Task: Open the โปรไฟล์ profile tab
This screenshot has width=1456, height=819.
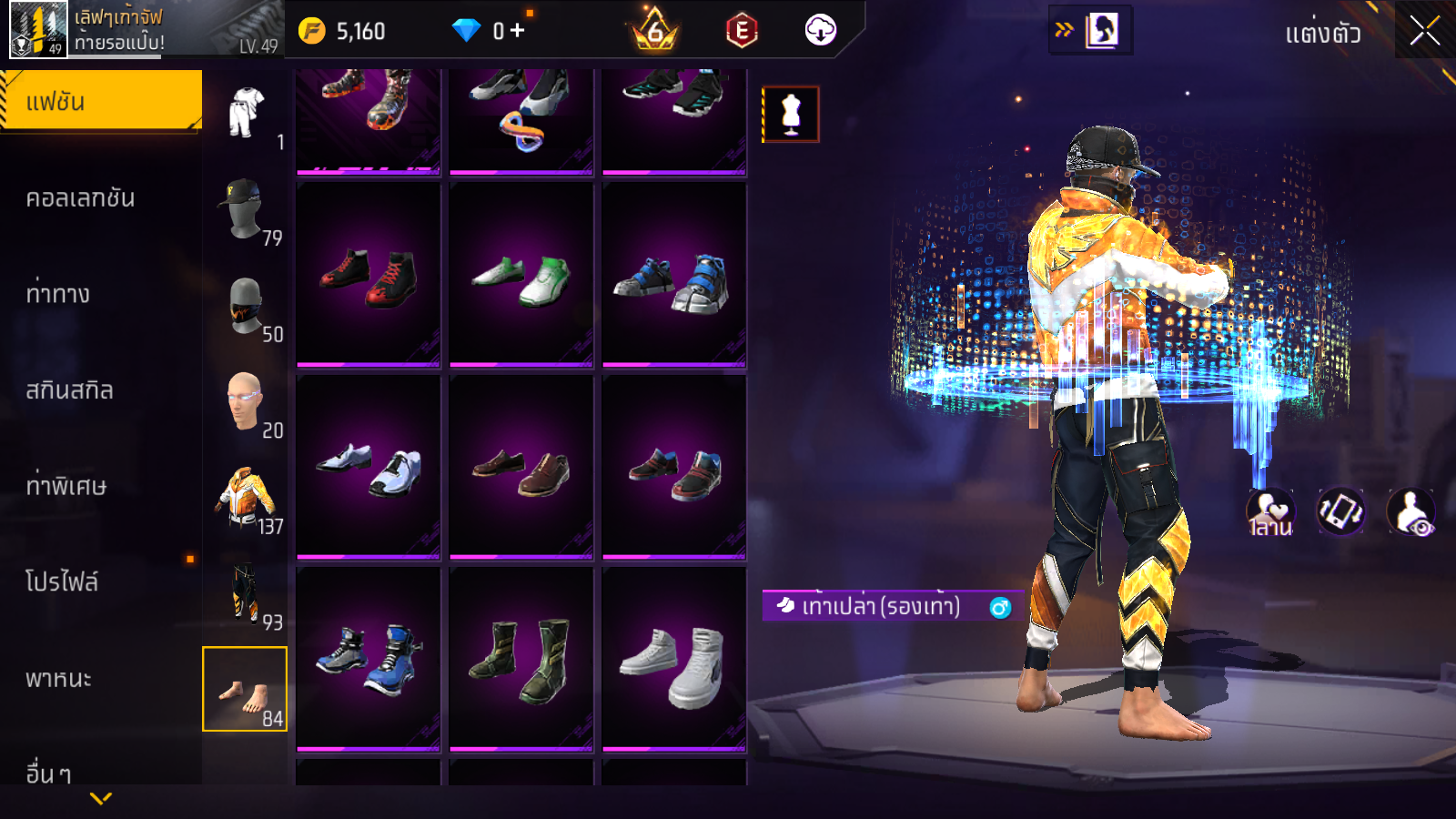Action: (62, 582)
